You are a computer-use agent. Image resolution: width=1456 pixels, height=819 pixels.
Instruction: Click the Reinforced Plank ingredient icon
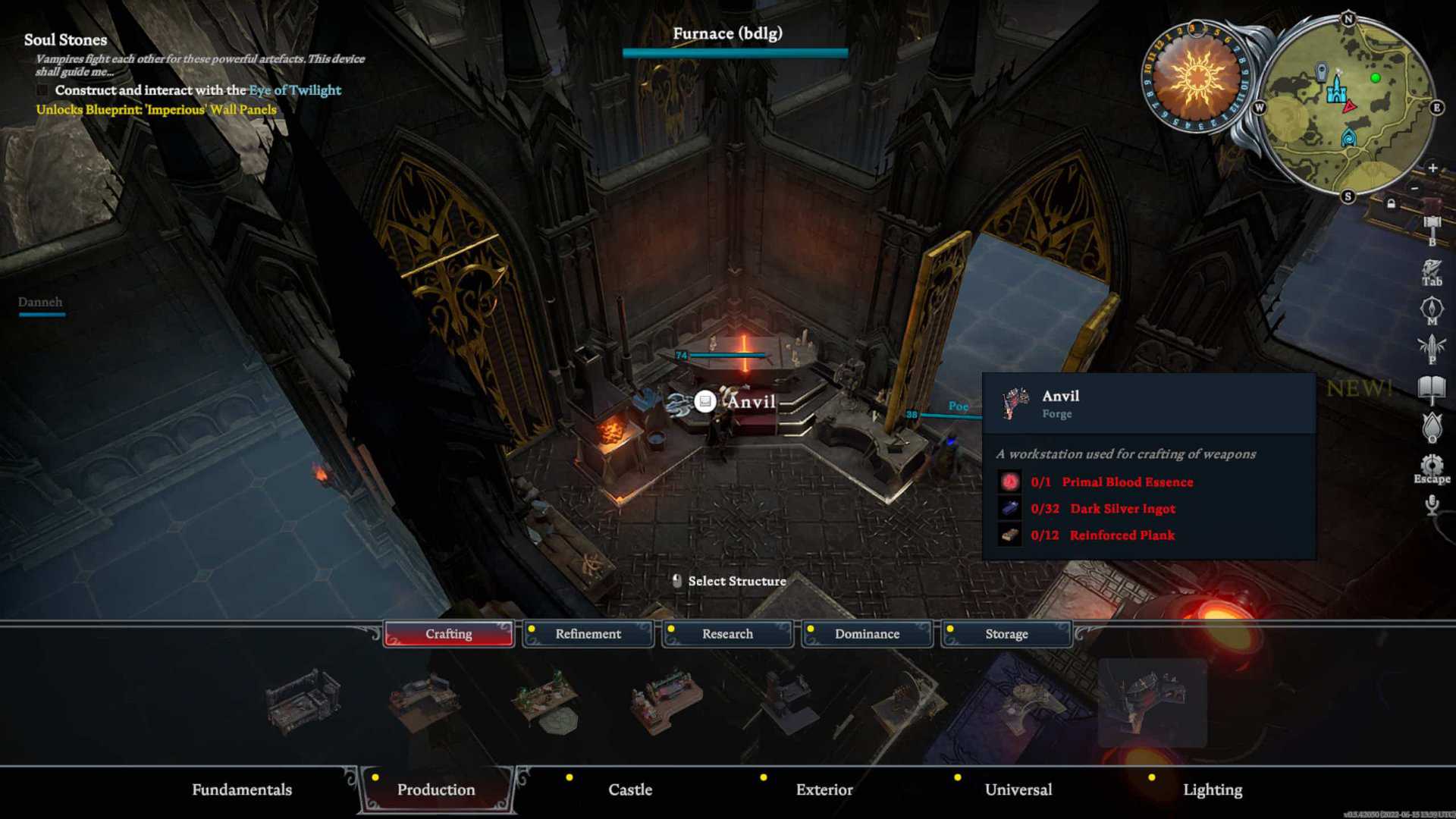1009,535
